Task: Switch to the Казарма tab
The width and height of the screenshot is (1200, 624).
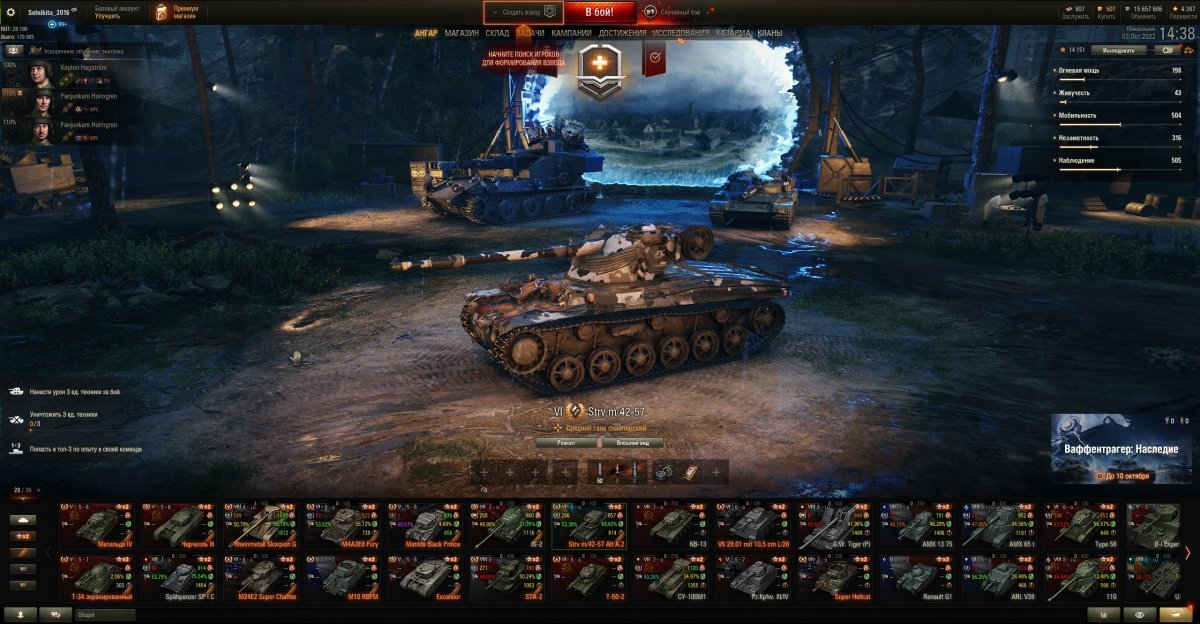Action: coord(733,33)
